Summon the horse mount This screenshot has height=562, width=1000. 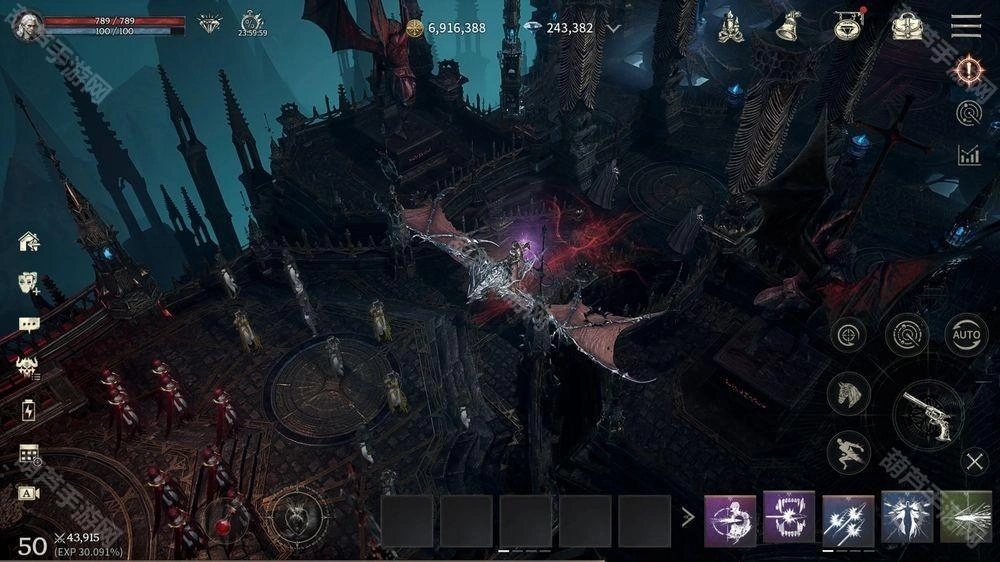tap(848, 393)
